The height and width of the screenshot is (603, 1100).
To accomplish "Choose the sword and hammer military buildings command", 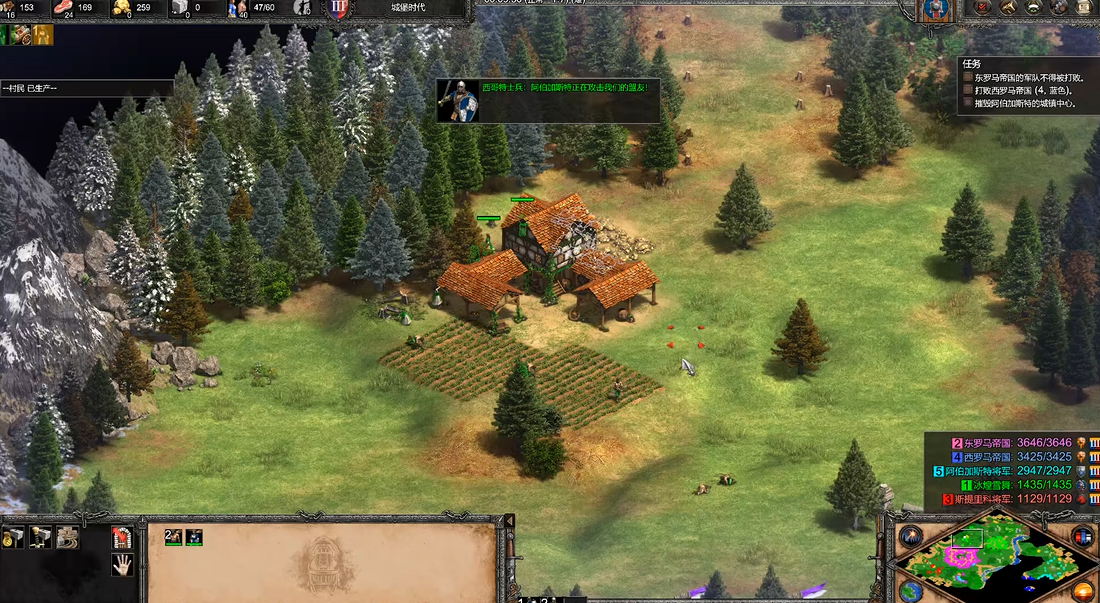I will click(41, 537).
